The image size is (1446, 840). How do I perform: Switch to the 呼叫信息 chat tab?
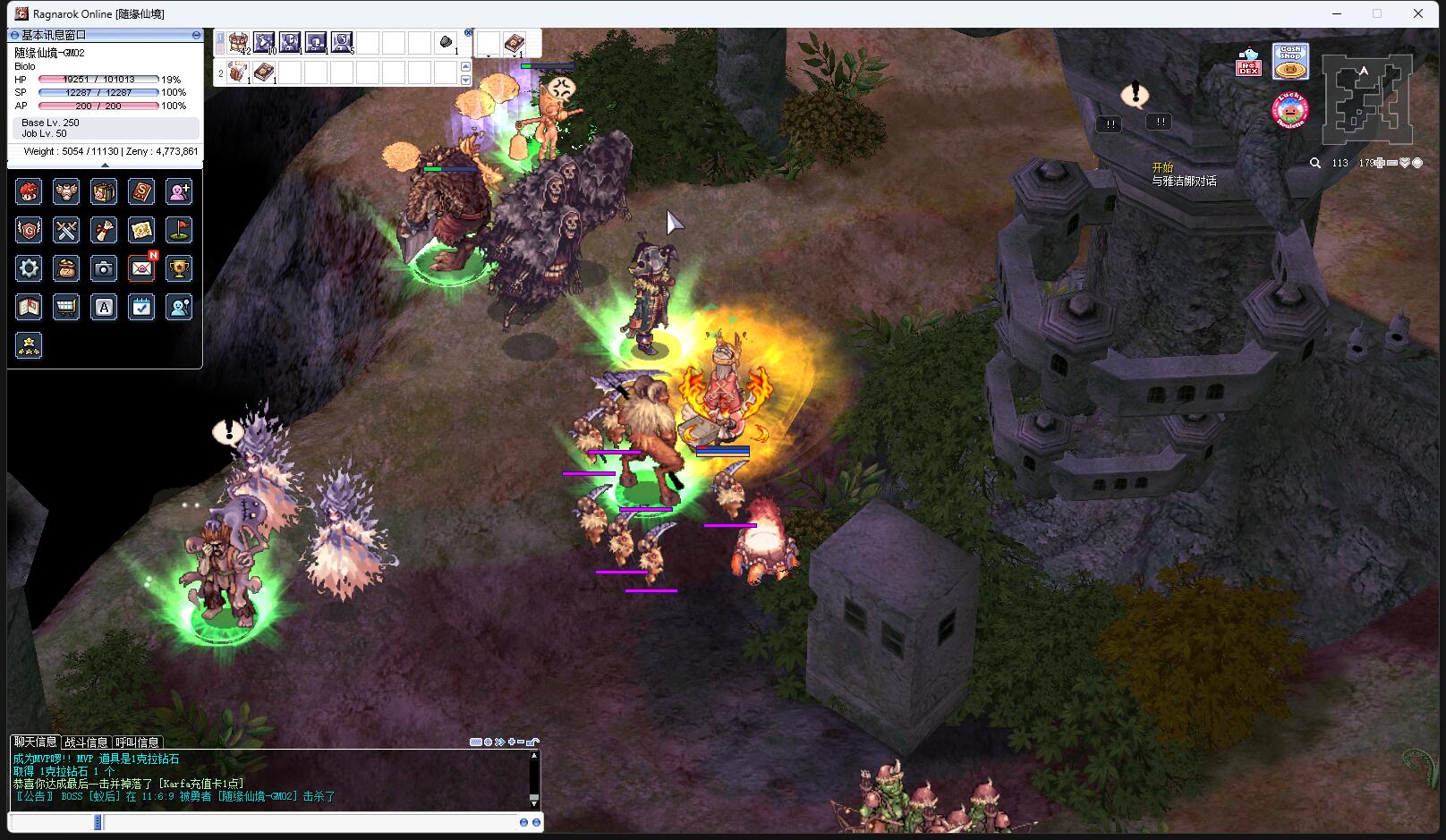[x=138, y=742]
